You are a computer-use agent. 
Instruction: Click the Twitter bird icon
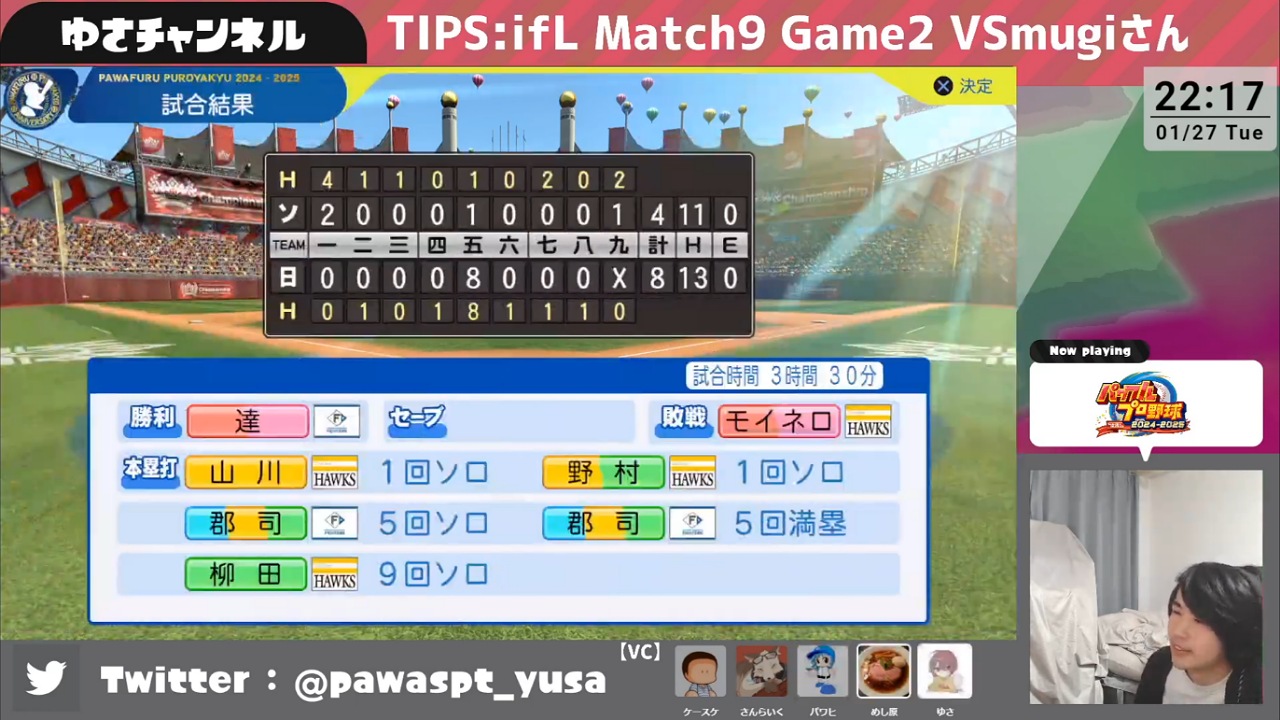47,679
